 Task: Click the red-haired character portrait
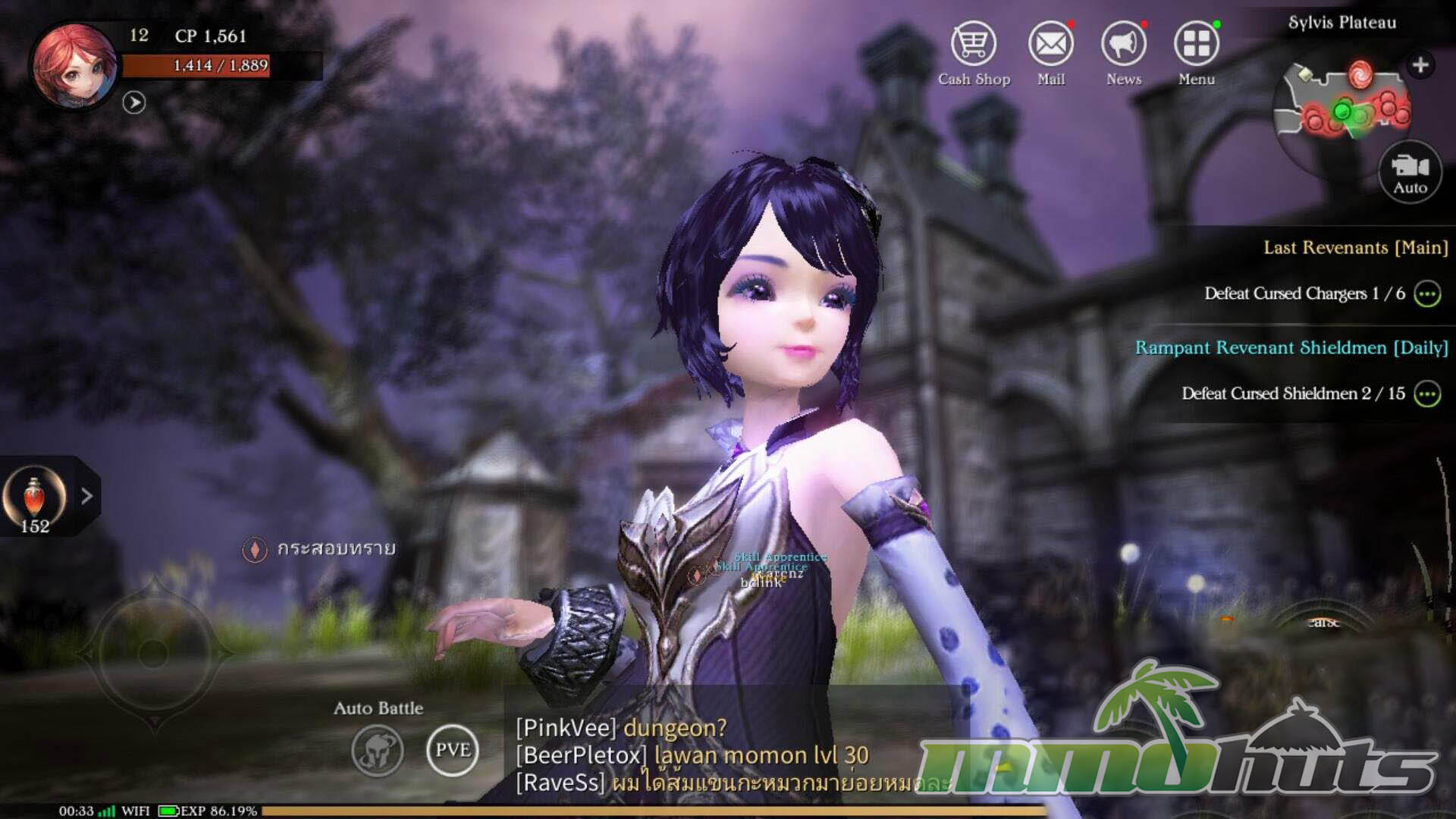point(74,66)
